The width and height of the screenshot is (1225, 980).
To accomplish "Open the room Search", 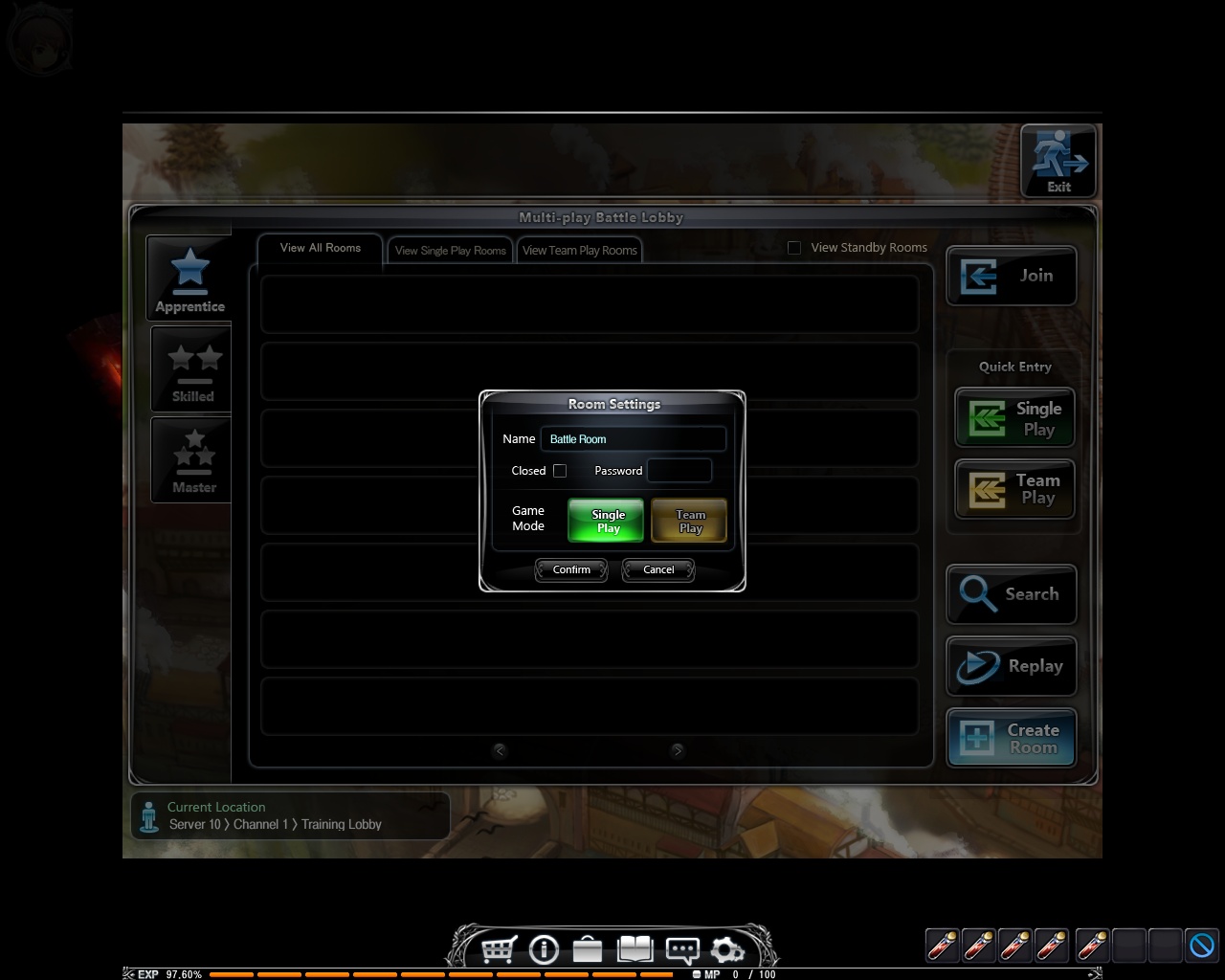I will point(1012,594).
